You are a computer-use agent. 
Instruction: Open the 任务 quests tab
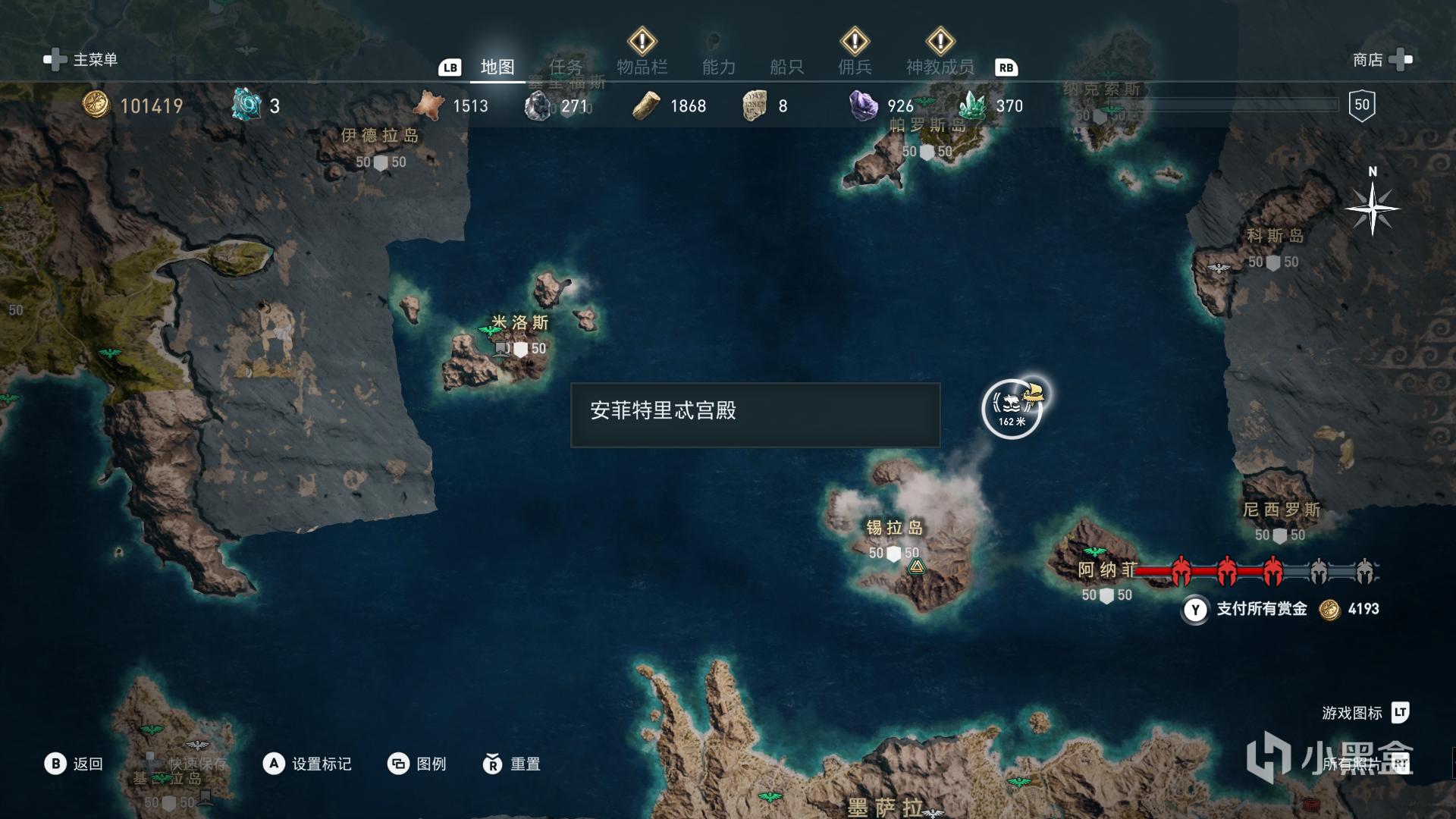click(566, 67)
